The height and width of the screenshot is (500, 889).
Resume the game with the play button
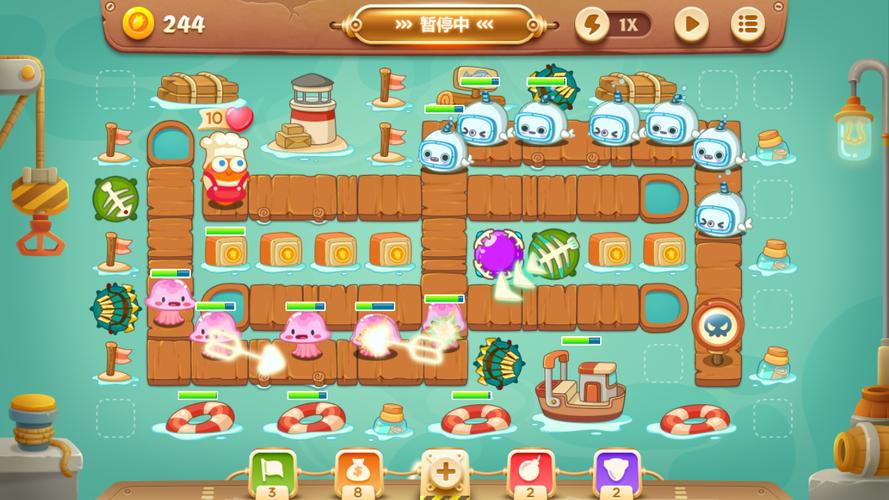pyautogui.click(x=690, y=24)
